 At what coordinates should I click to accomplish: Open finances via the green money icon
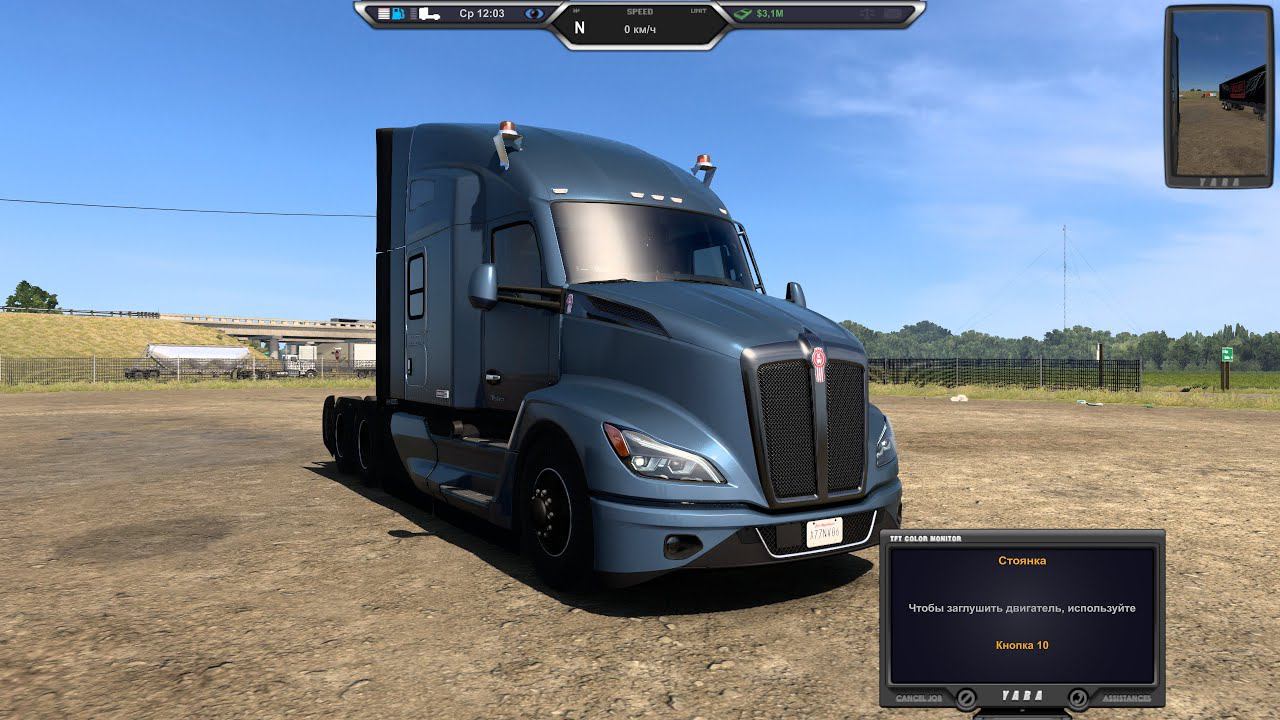(742, 14)
